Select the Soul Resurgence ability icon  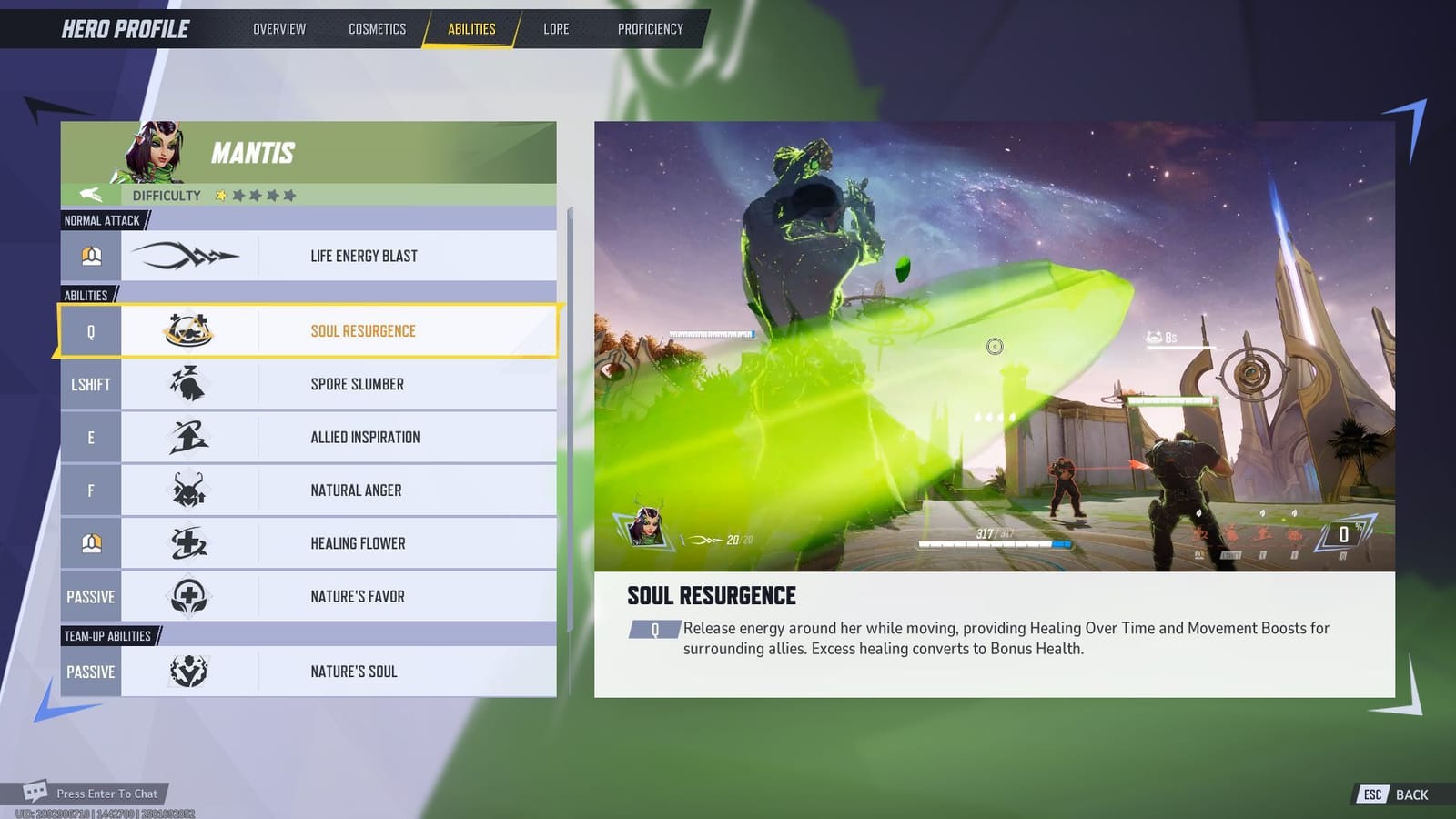click(188, 331)
